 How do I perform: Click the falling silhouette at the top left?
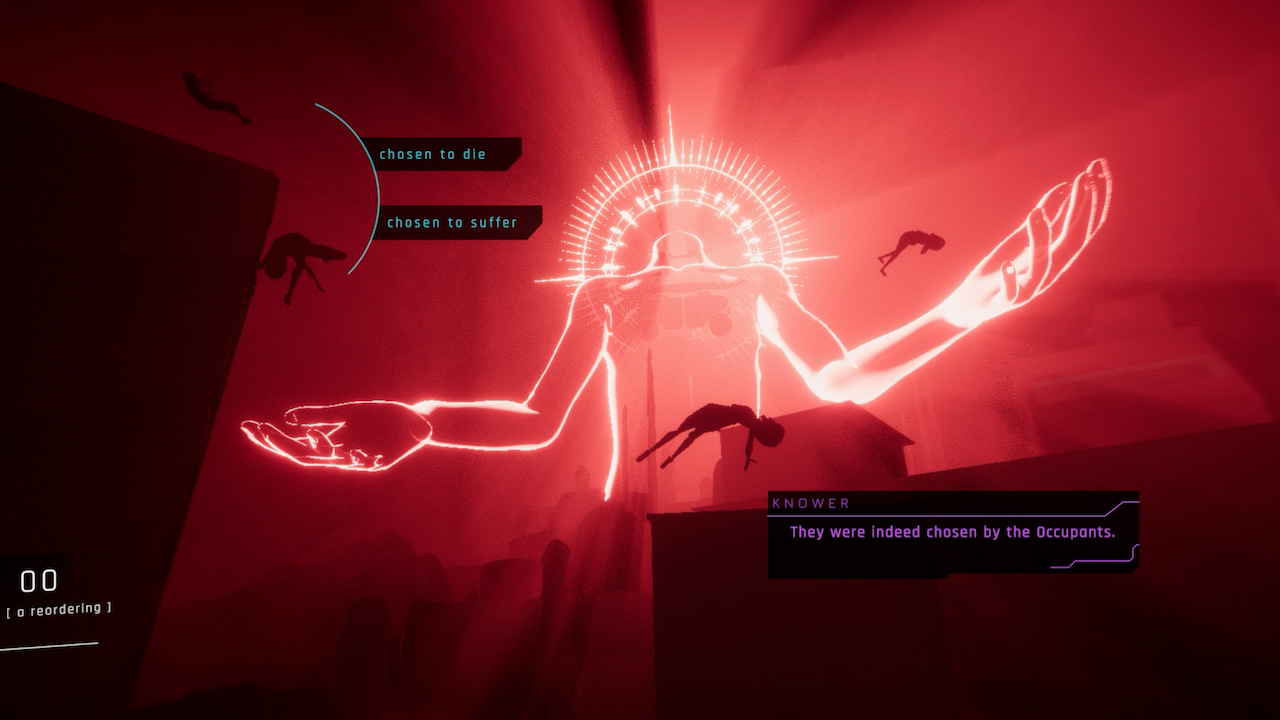point(205,95)
